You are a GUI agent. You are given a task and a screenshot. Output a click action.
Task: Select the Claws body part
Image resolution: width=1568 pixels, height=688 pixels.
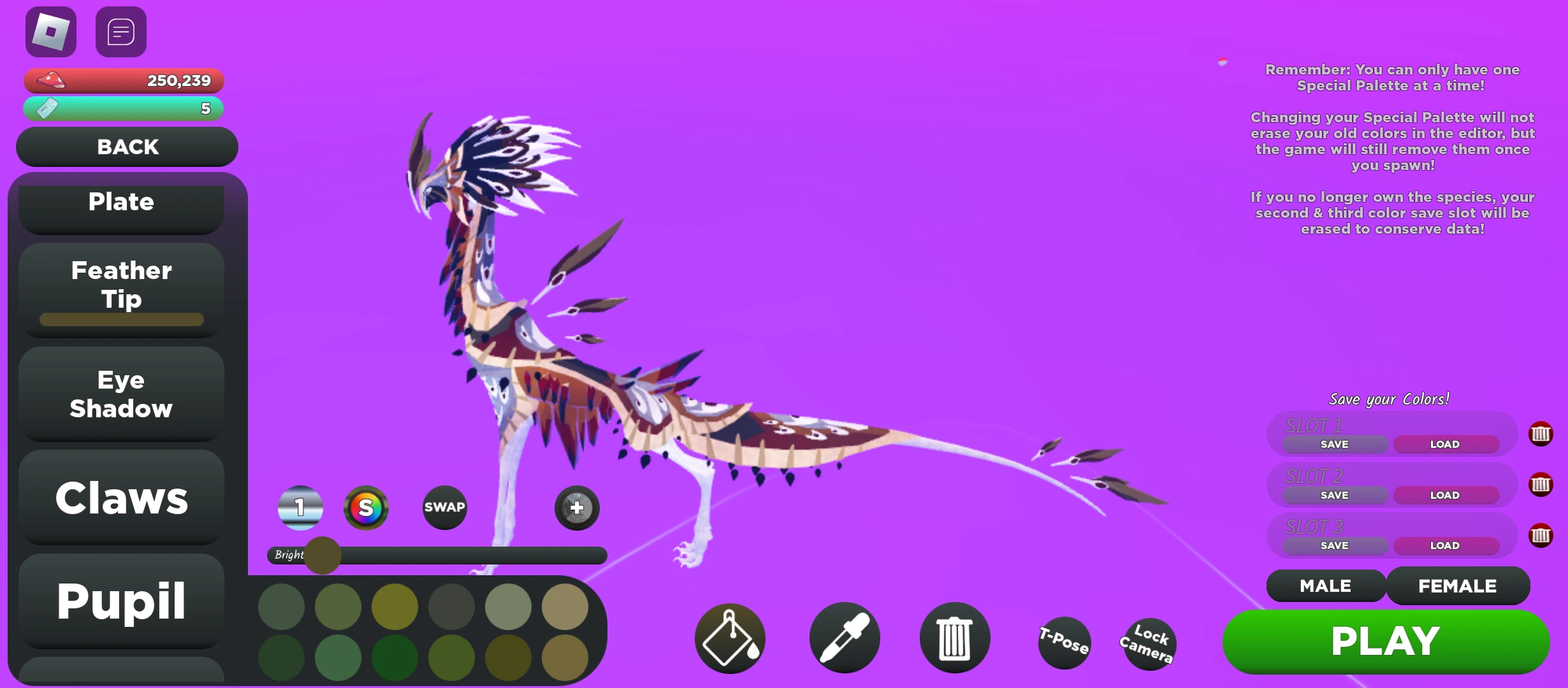121,499
